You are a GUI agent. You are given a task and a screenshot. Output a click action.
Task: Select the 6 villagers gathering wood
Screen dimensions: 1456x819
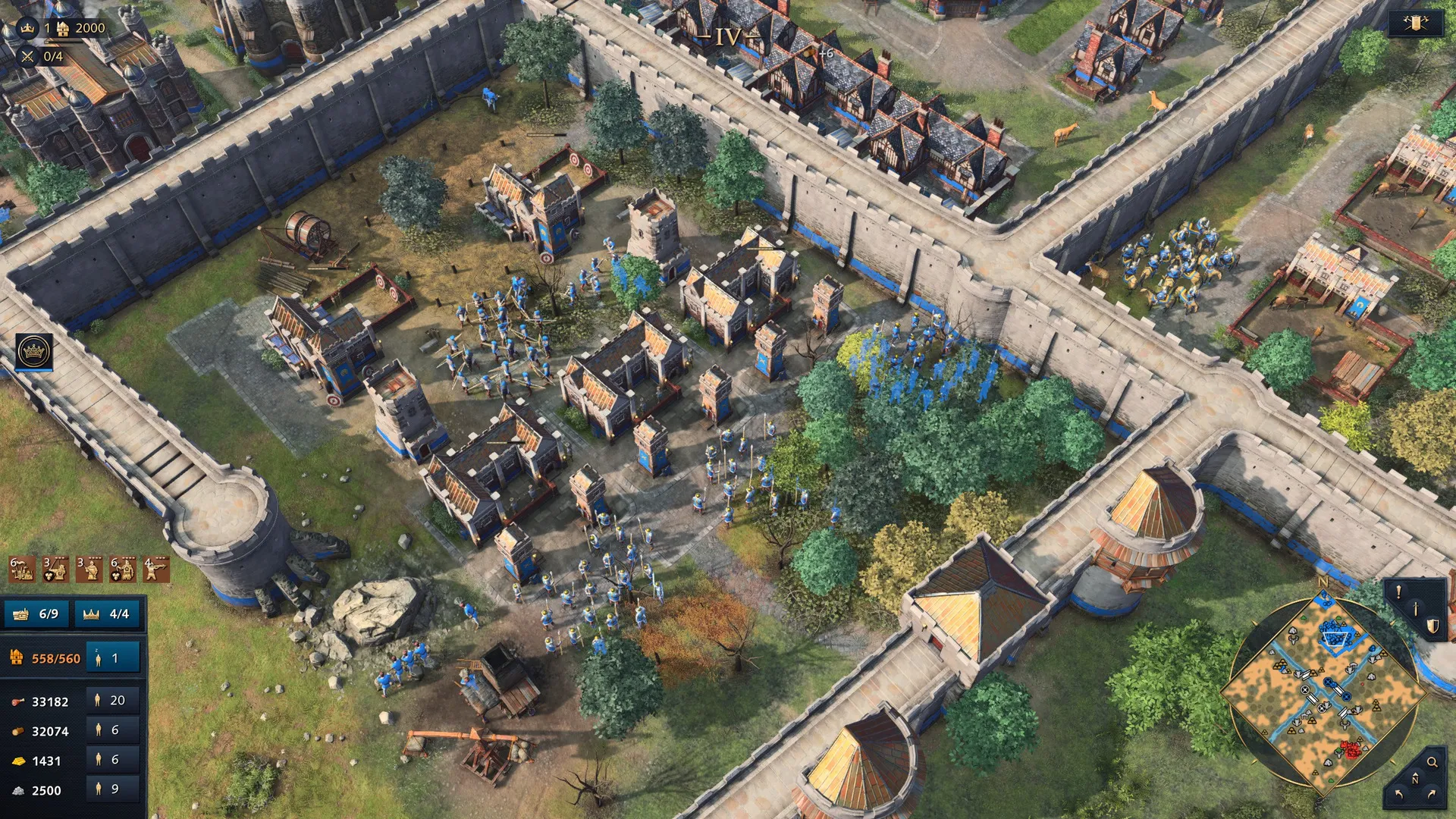point(112,730)
